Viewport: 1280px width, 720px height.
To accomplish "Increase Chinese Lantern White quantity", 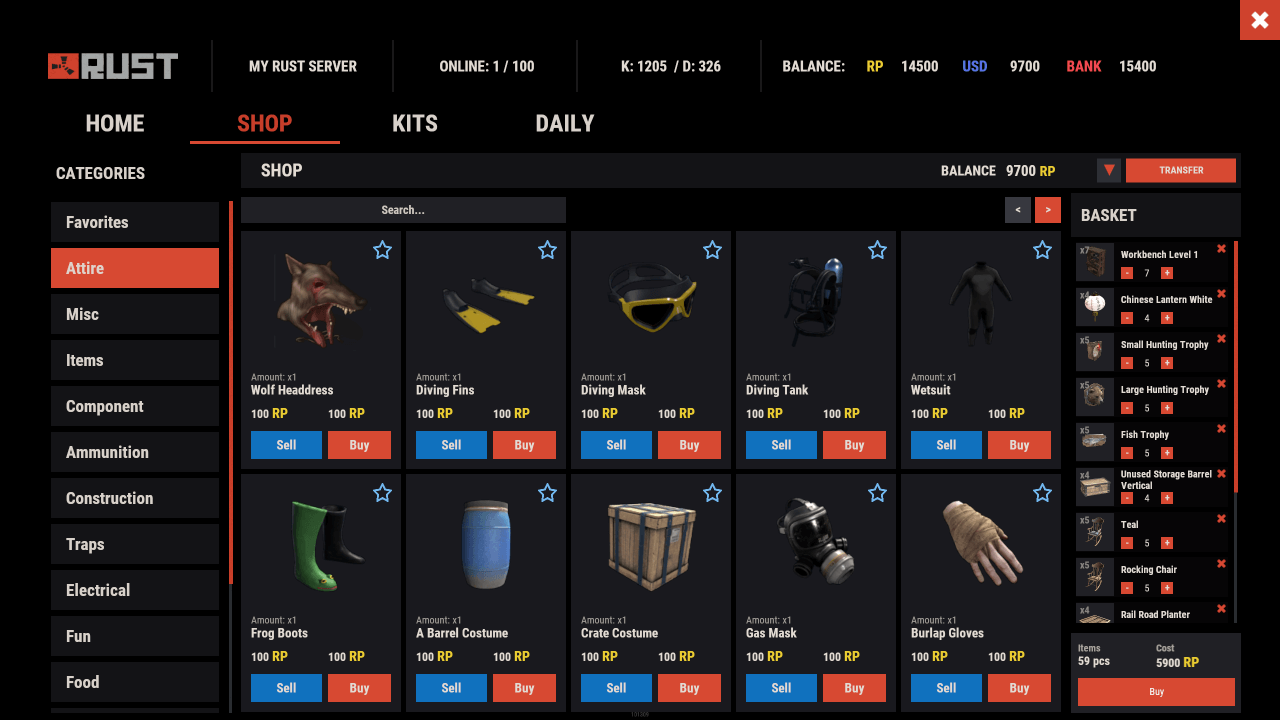I will [x=1166, y=318].
